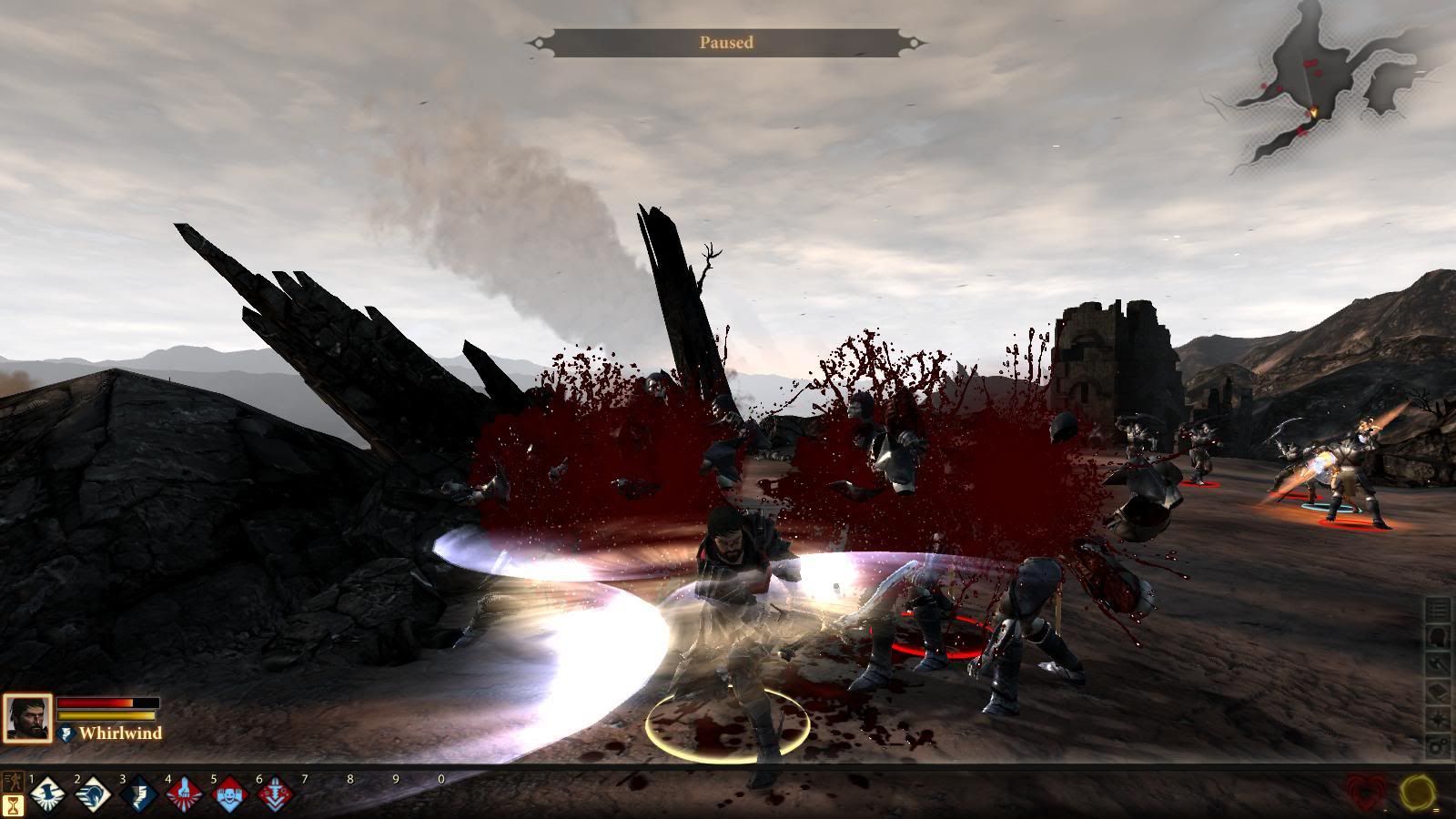Click the running-figure tactics toggle

(14, 783)
